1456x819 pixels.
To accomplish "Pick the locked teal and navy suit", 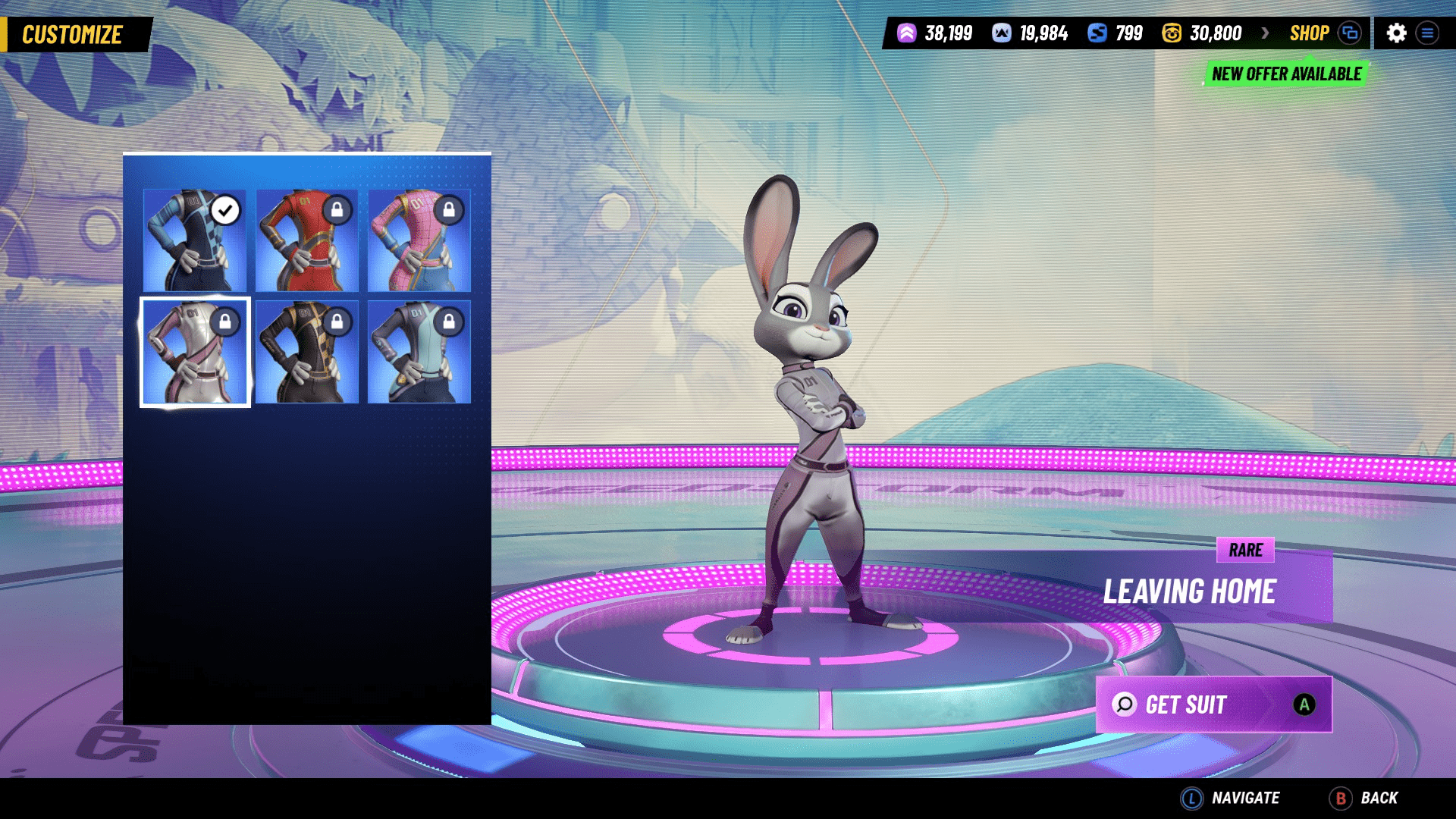I will 419,353.
